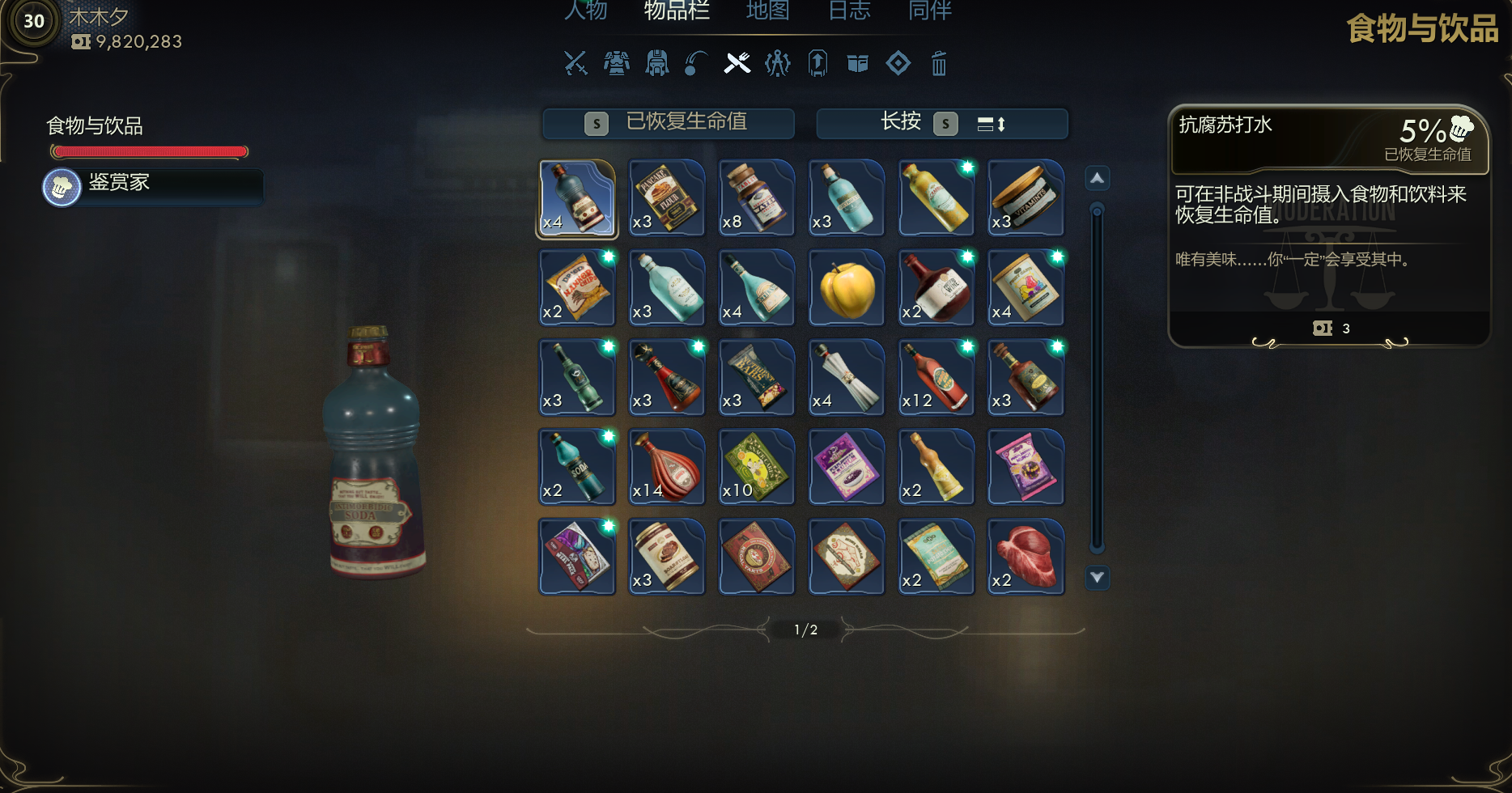Choose the fork and knife food category
Image resolution: width=1512 pixels, height=793 pixels.
pyautogui.click(x=737, y=63)
